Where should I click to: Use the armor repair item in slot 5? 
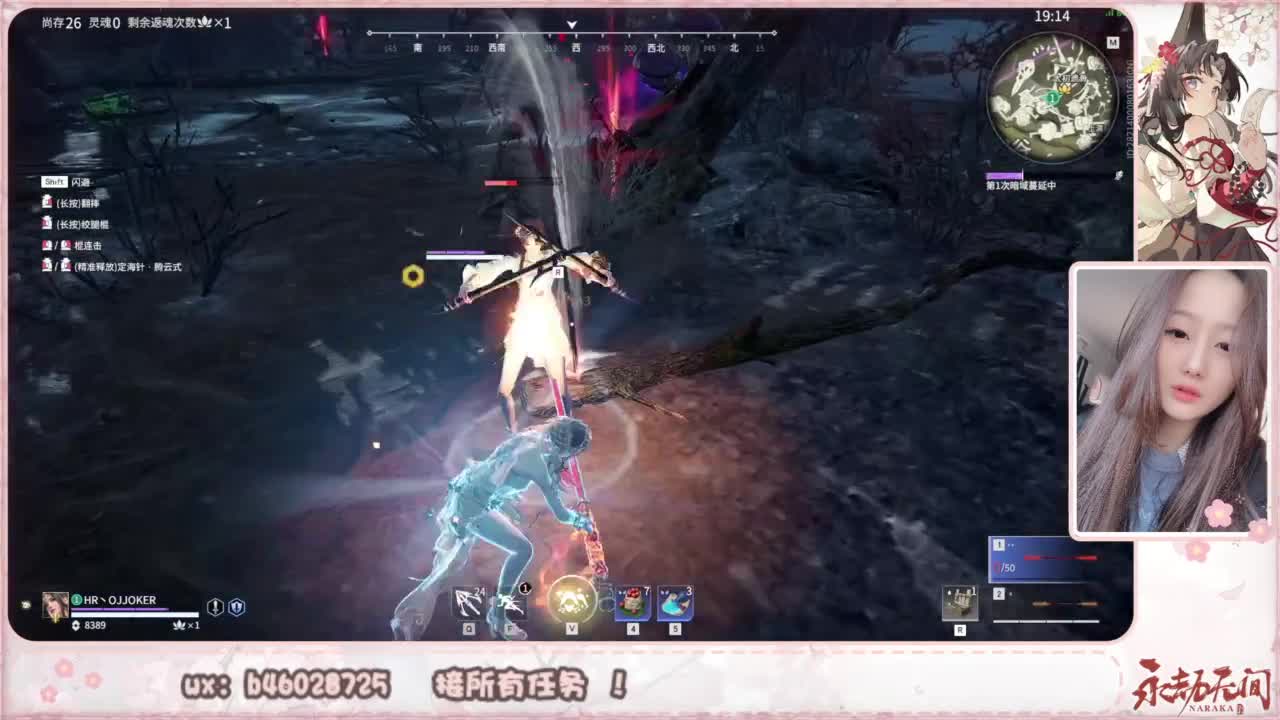coord(672,600)
